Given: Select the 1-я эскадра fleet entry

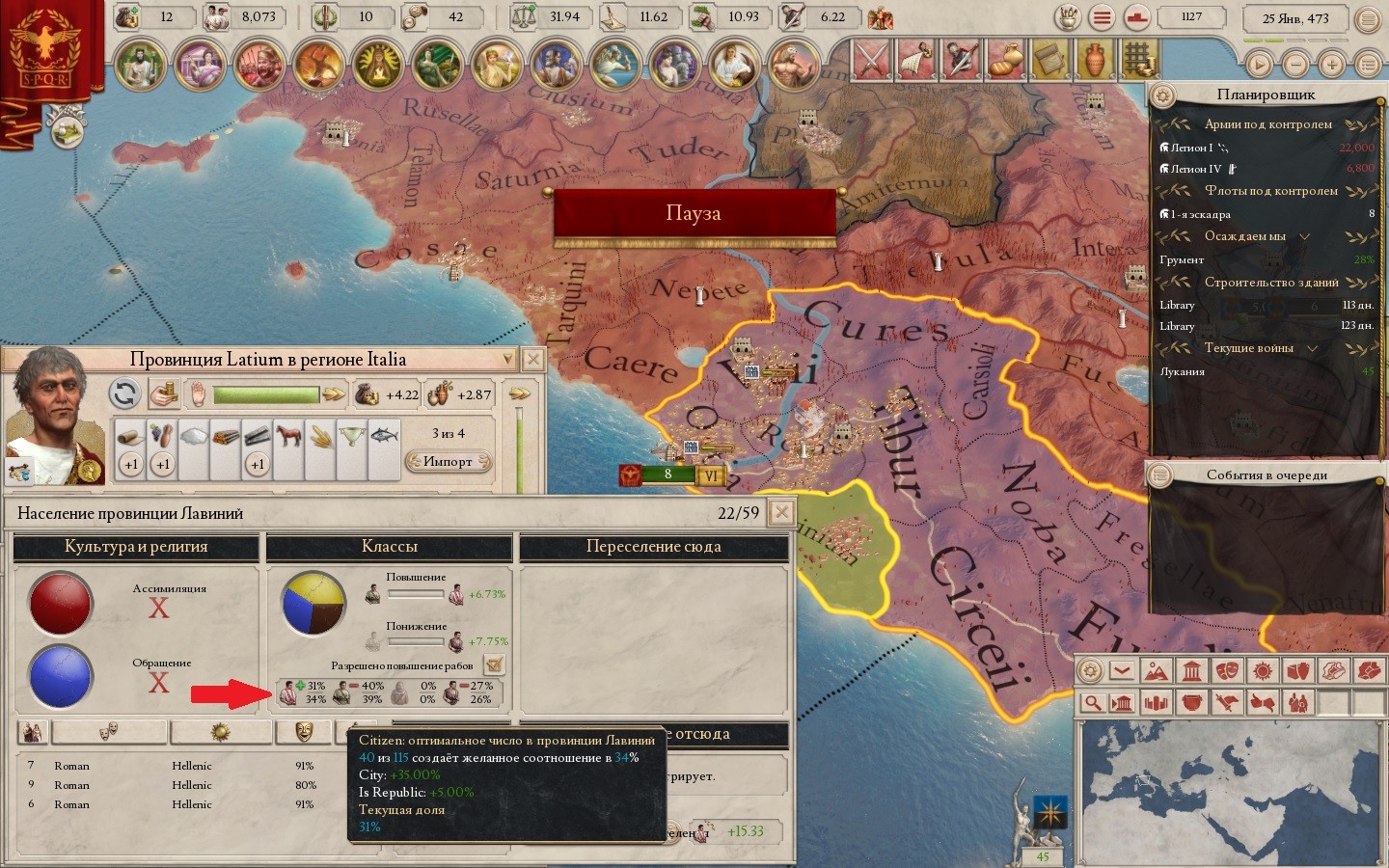Looking at the screenshot, I should click(x=1200, y=214).
